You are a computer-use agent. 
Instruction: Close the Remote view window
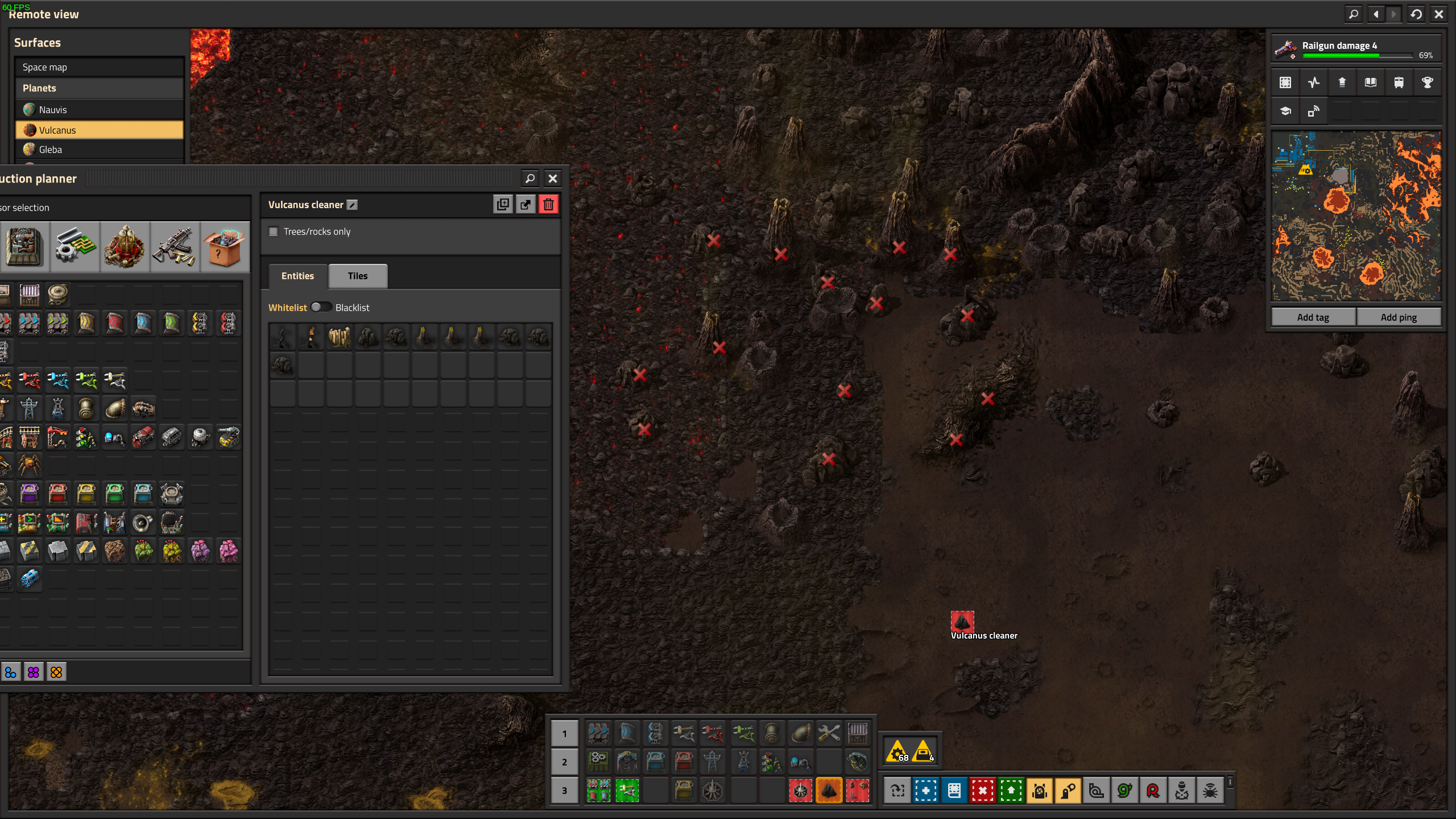click(x=1439, y=14)
